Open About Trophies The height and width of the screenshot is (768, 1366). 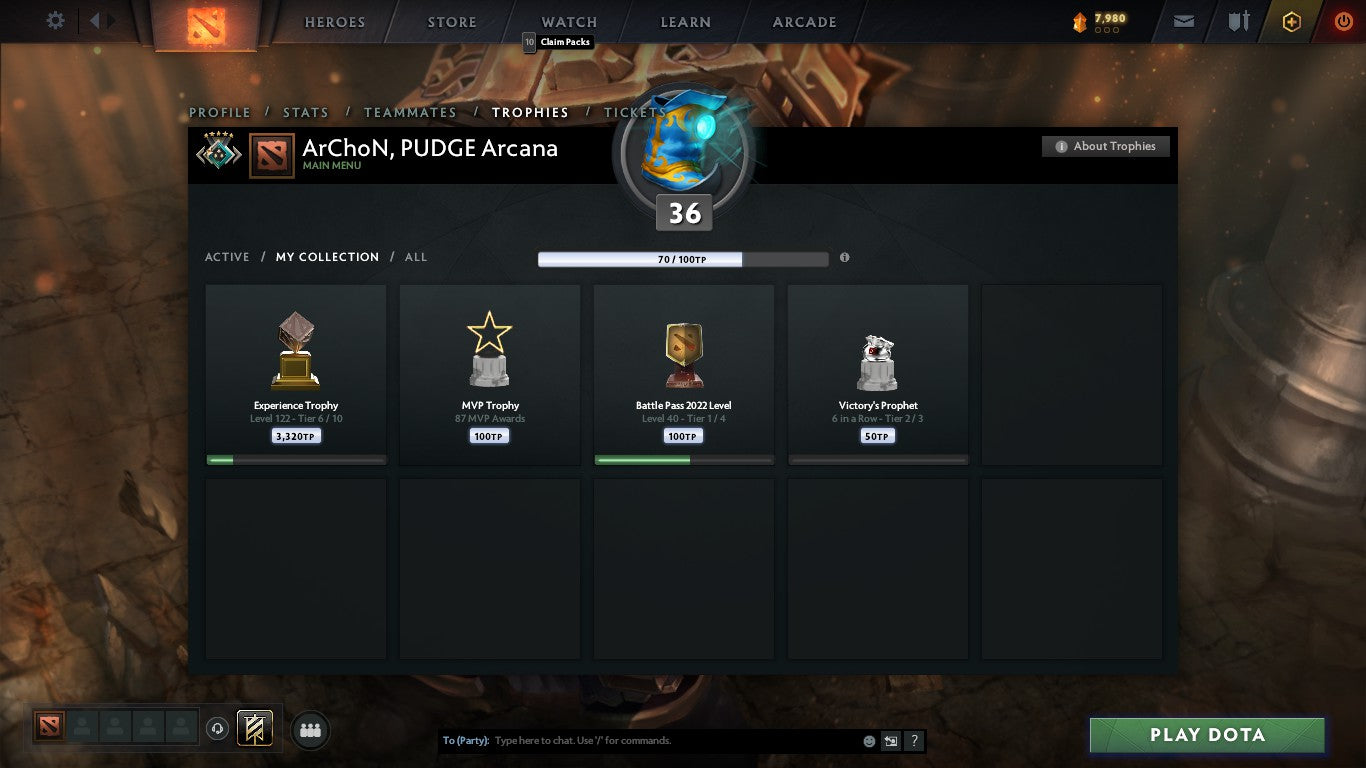click(x=1105, y=146)
